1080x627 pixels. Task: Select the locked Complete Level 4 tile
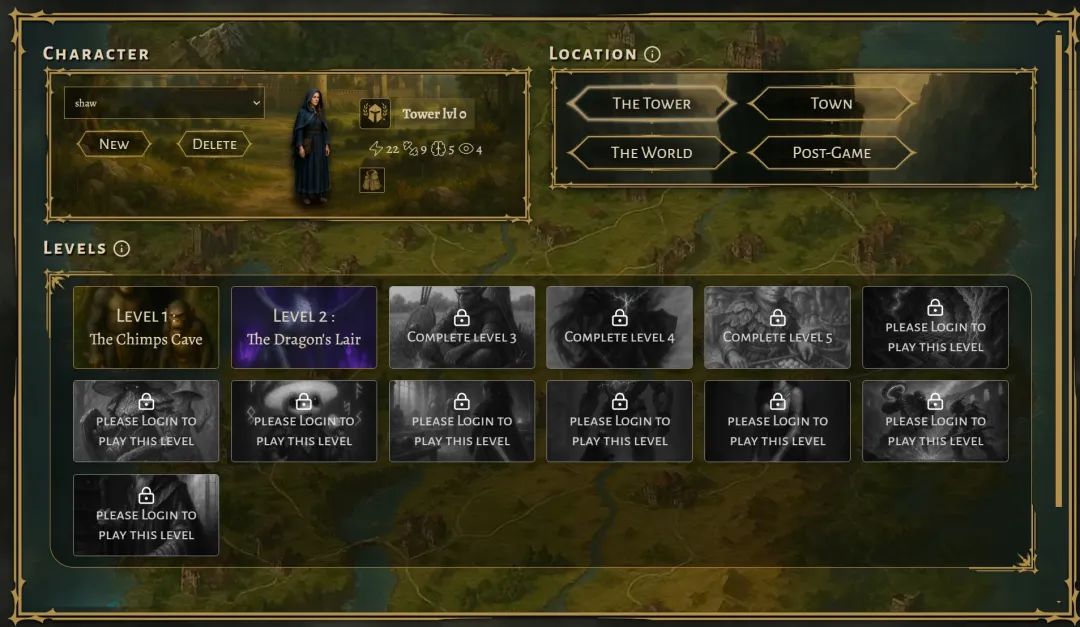coord(620,327)
